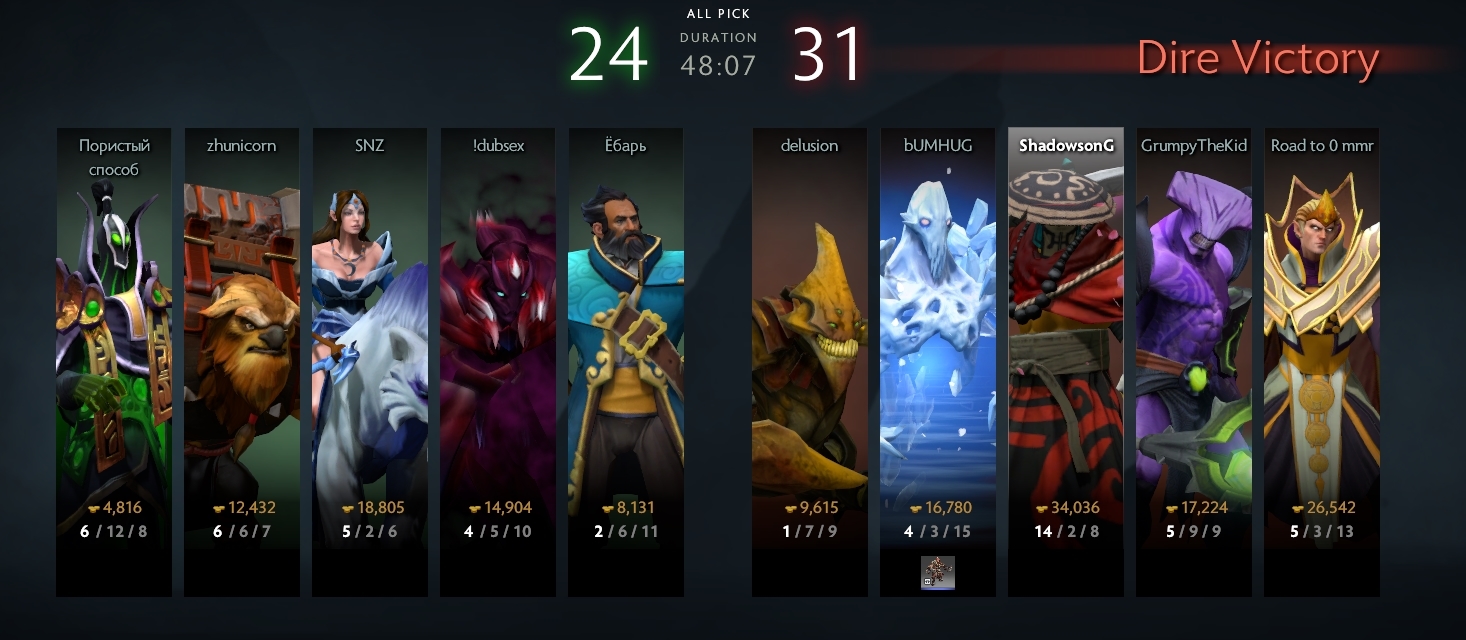Select the Rubick card of Пористый способ
Screen dimensions: 1466x640
click(113, 340)
